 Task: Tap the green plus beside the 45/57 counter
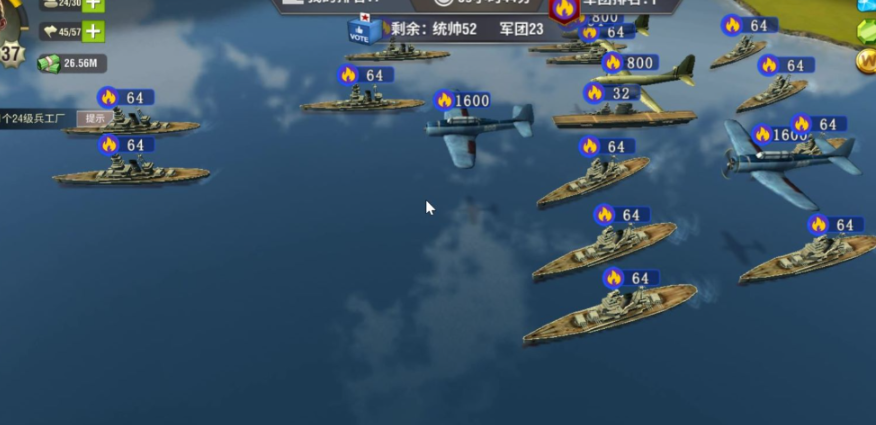point(92,31)
